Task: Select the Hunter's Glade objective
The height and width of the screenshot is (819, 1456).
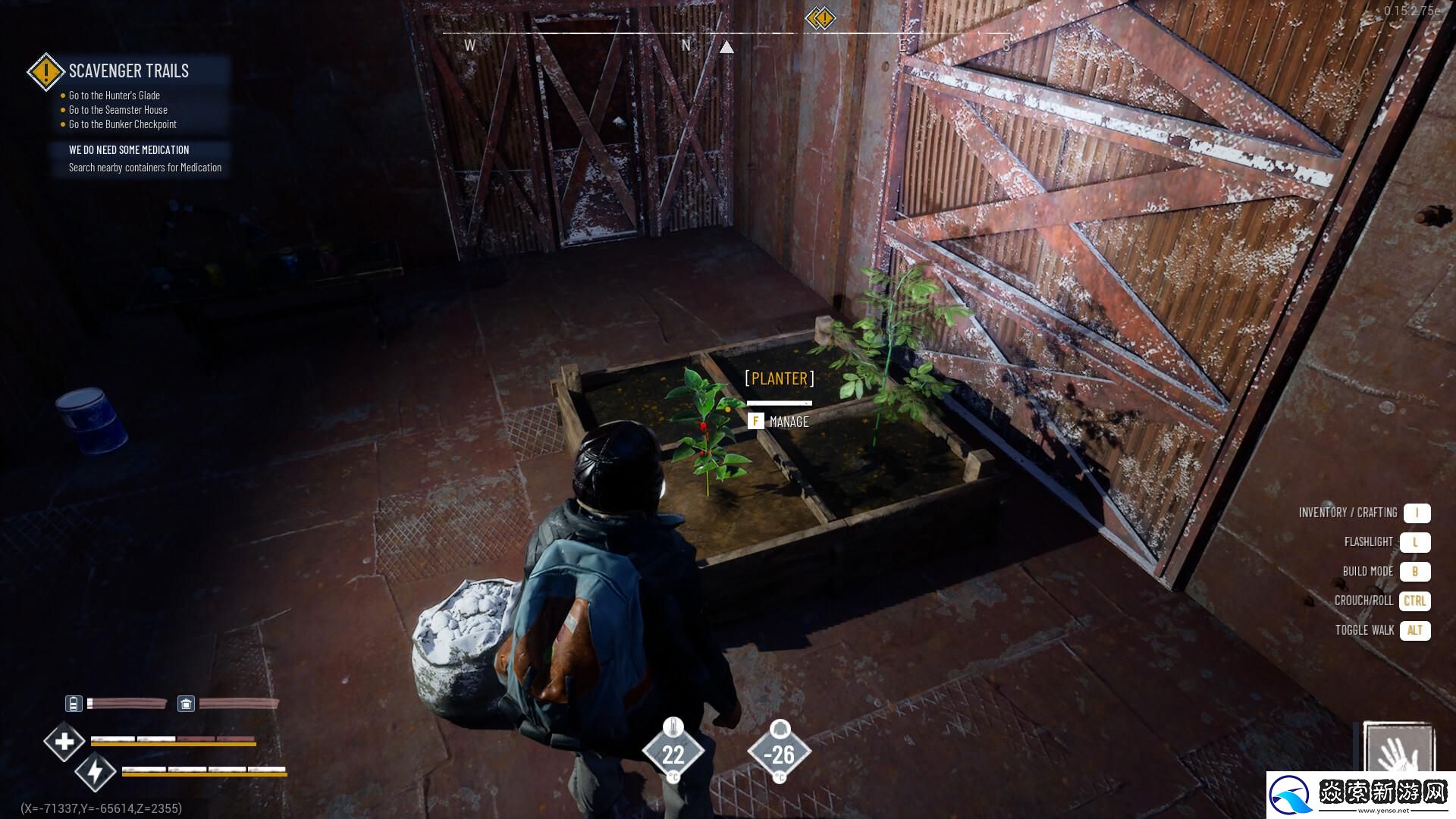Action: click(x=114, y=96)
